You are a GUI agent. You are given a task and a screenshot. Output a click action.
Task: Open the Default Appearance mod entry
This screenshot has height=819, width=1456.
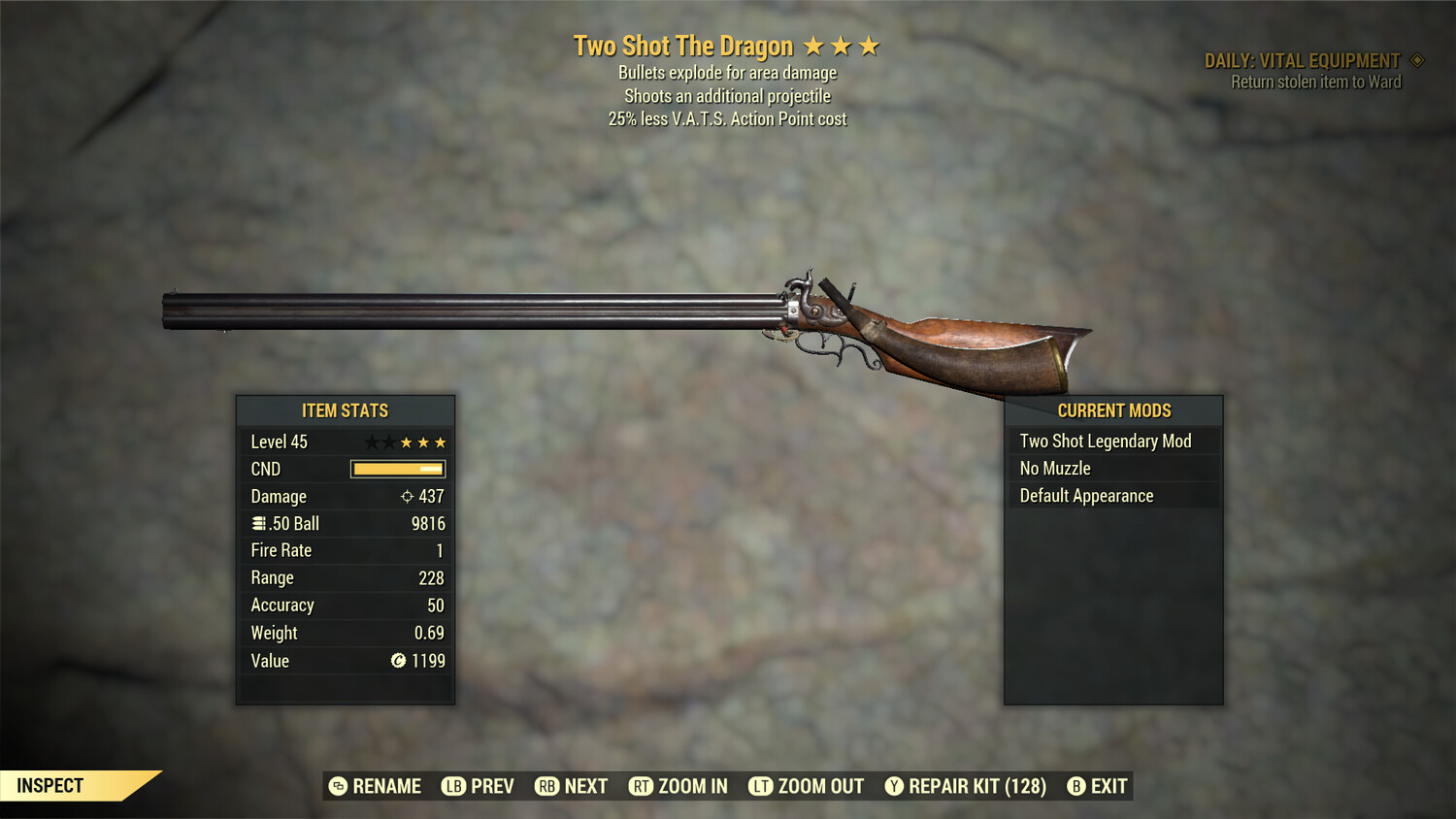tap(1085, 495)
